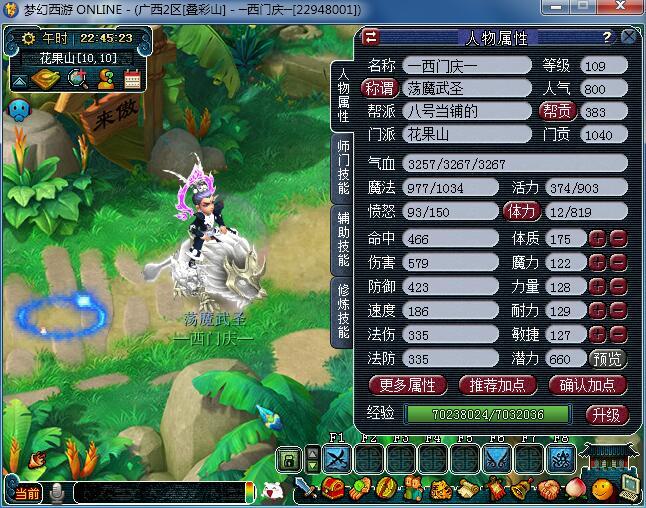Close the 人物属性 character panel
Screen dimensions: 646x508
coord(628,37)
